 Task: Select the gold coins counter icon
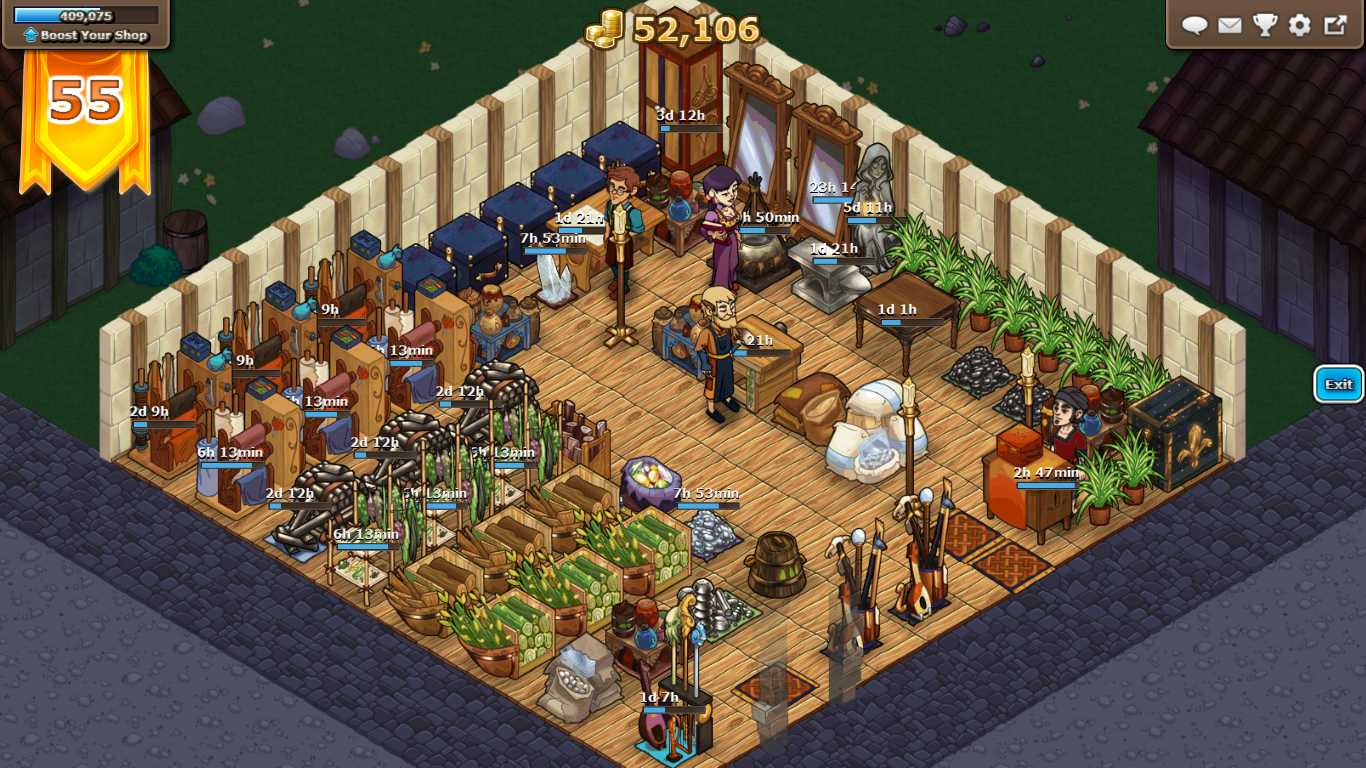click(x=605, y=30)
